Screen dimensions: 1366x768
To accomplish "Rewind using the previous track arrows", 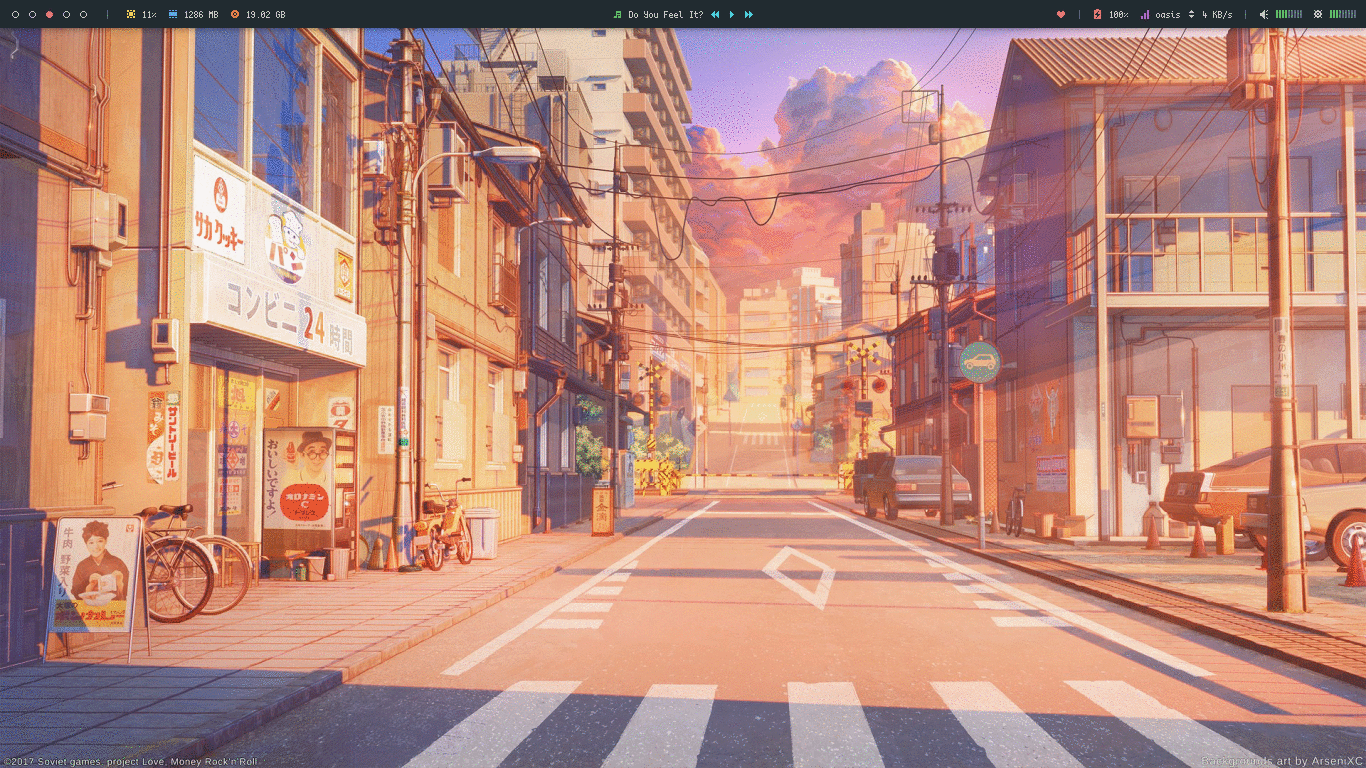I will pos(715,14).
